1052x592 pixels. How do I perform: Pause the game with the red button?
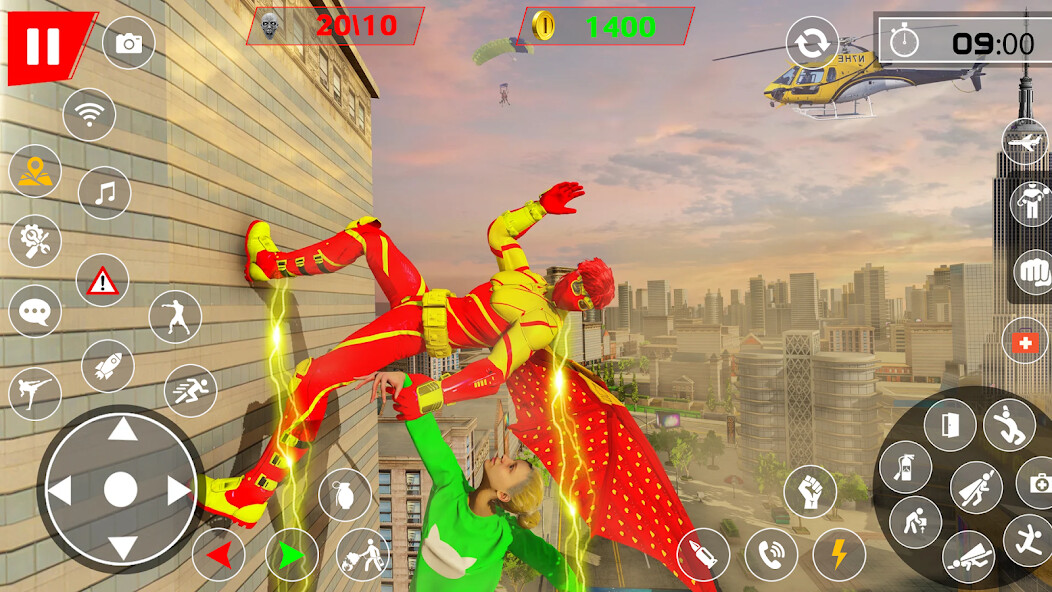pos(44,45)
